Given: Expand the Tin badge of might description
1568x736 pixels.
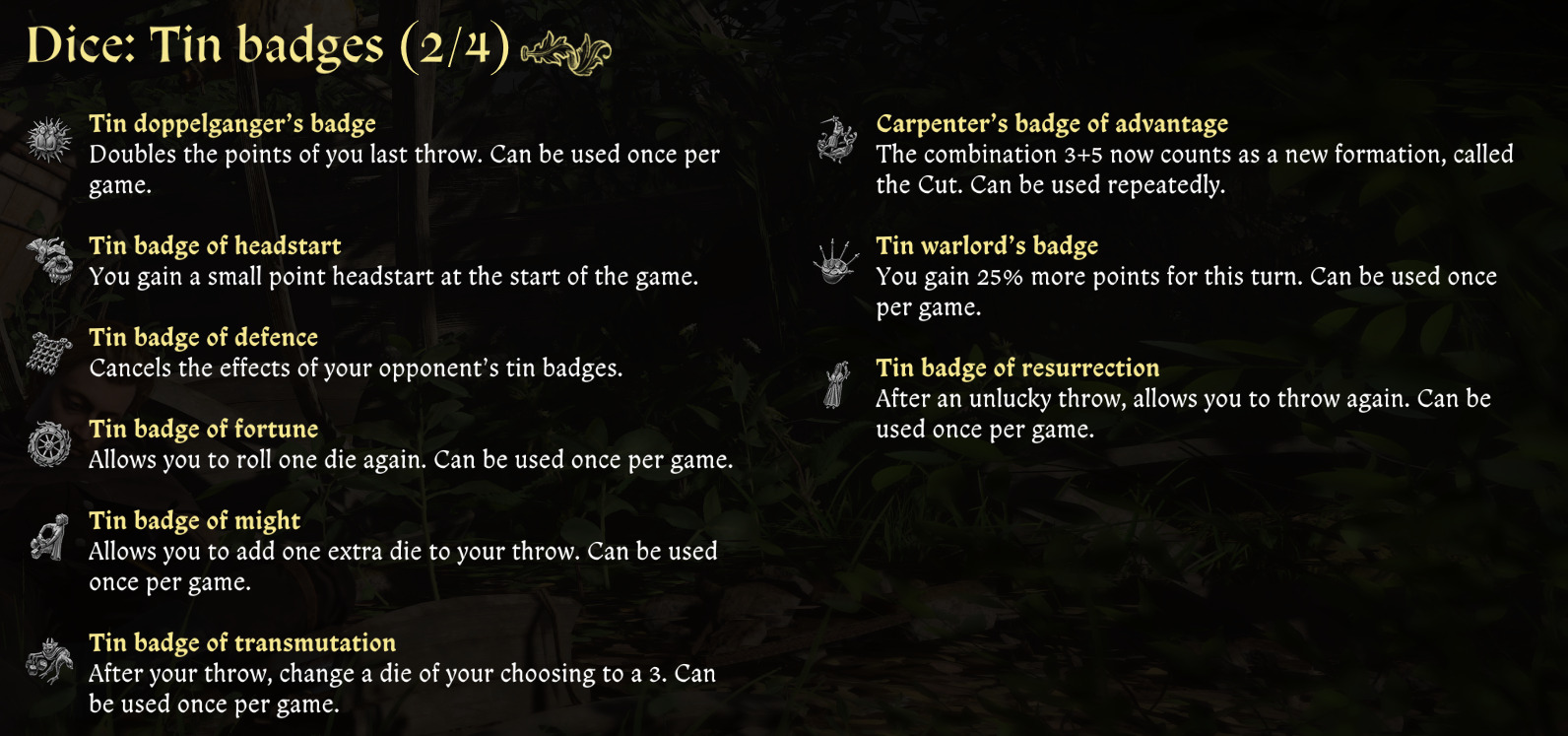Looking at the screenshot, I should pyautogui.click(x=193, y=520).
